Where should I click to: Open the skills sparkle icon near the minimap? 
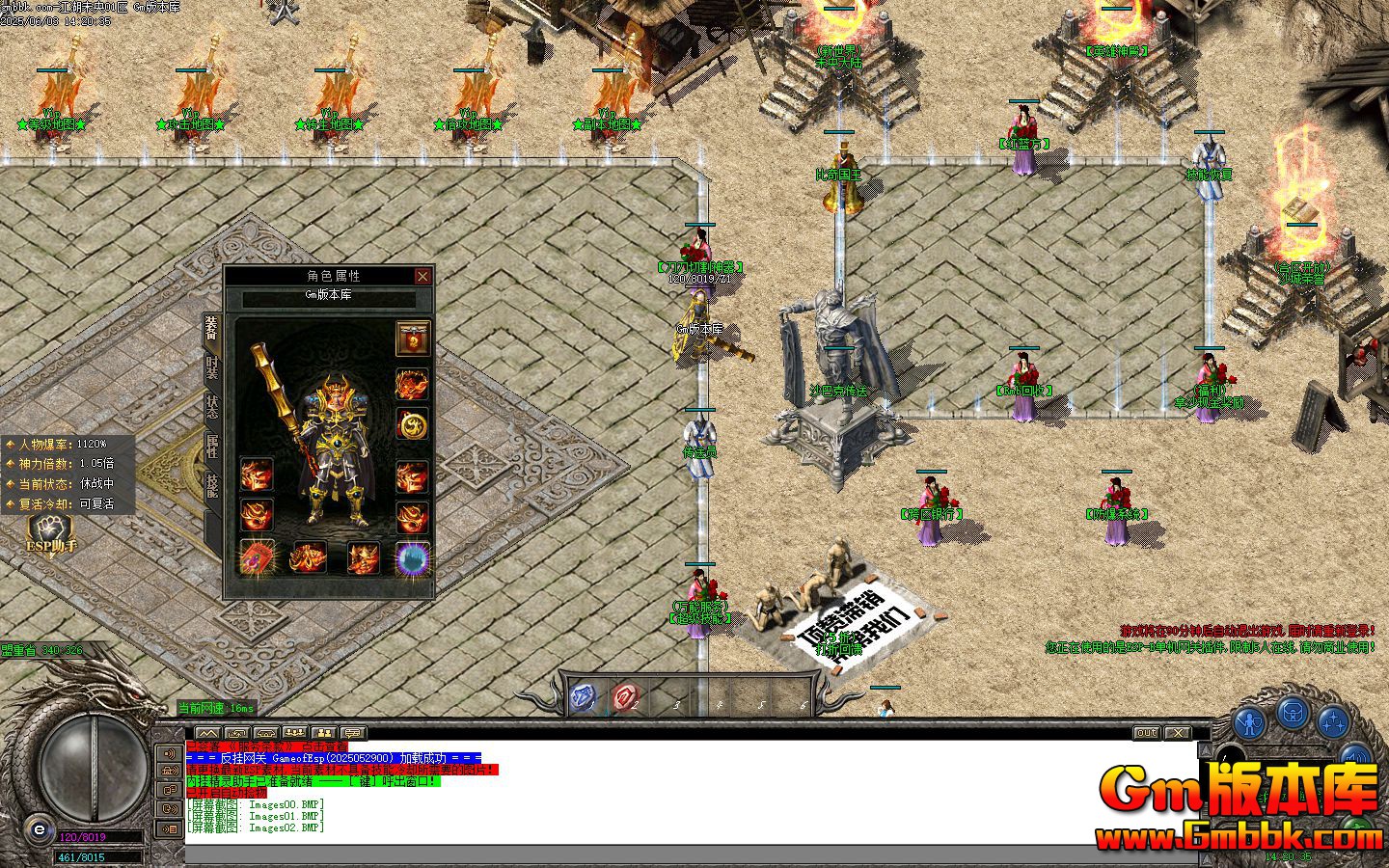point(1333,723)
